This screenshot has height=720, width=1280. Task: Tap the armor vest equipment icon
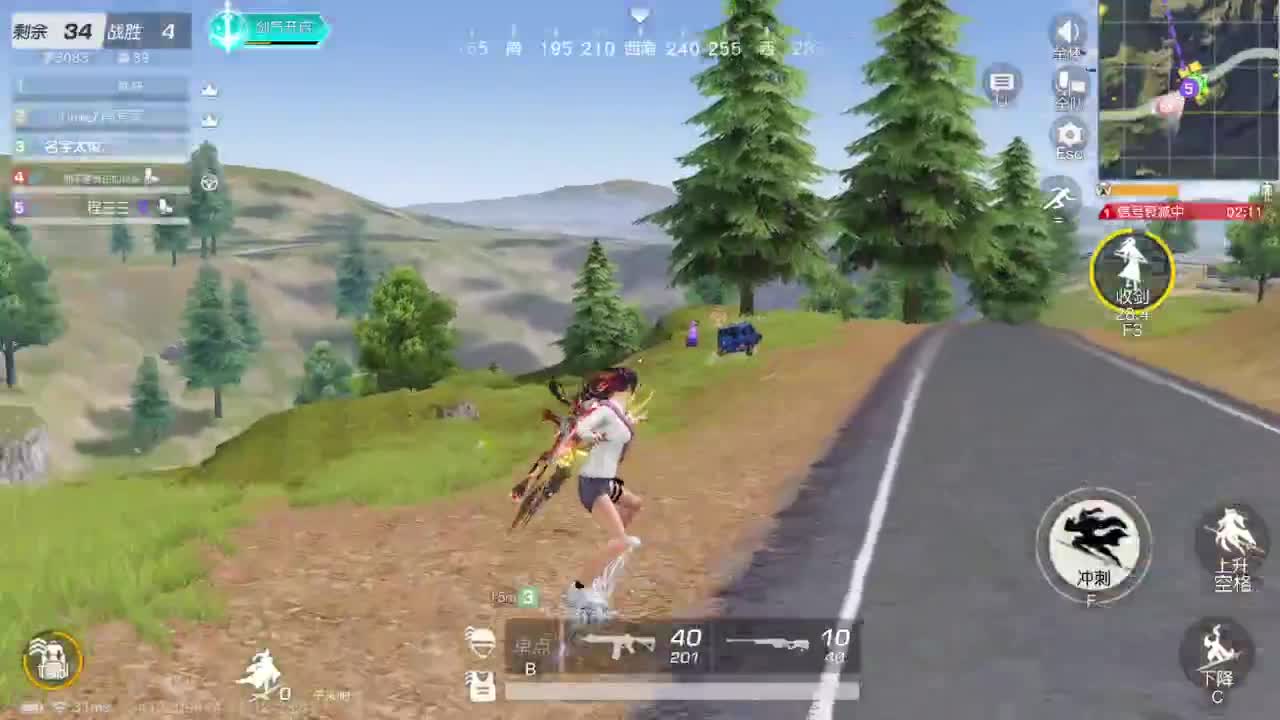[483, 685]
